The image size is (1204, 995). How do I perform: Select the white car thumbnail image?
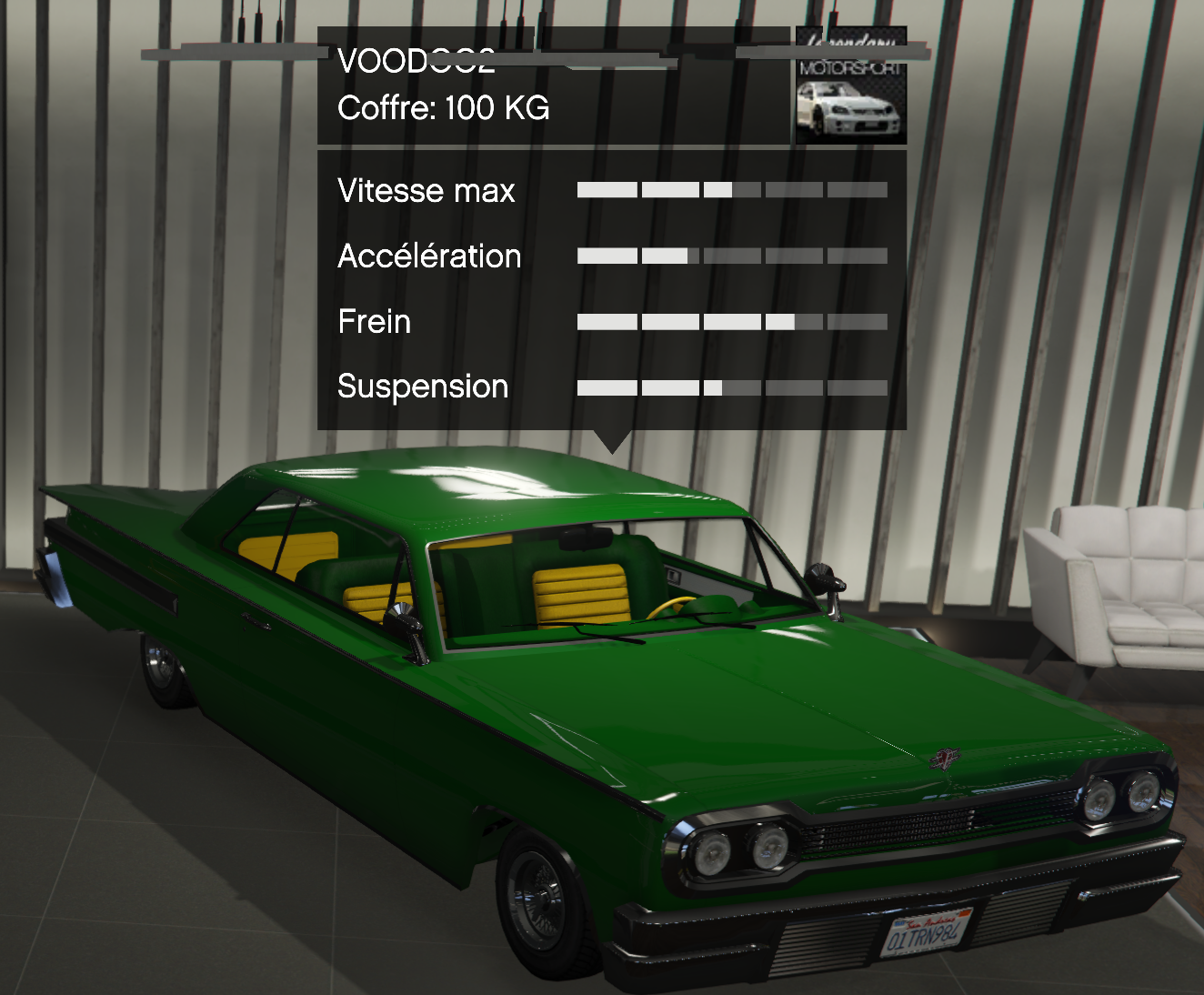[x=849, y=109]
